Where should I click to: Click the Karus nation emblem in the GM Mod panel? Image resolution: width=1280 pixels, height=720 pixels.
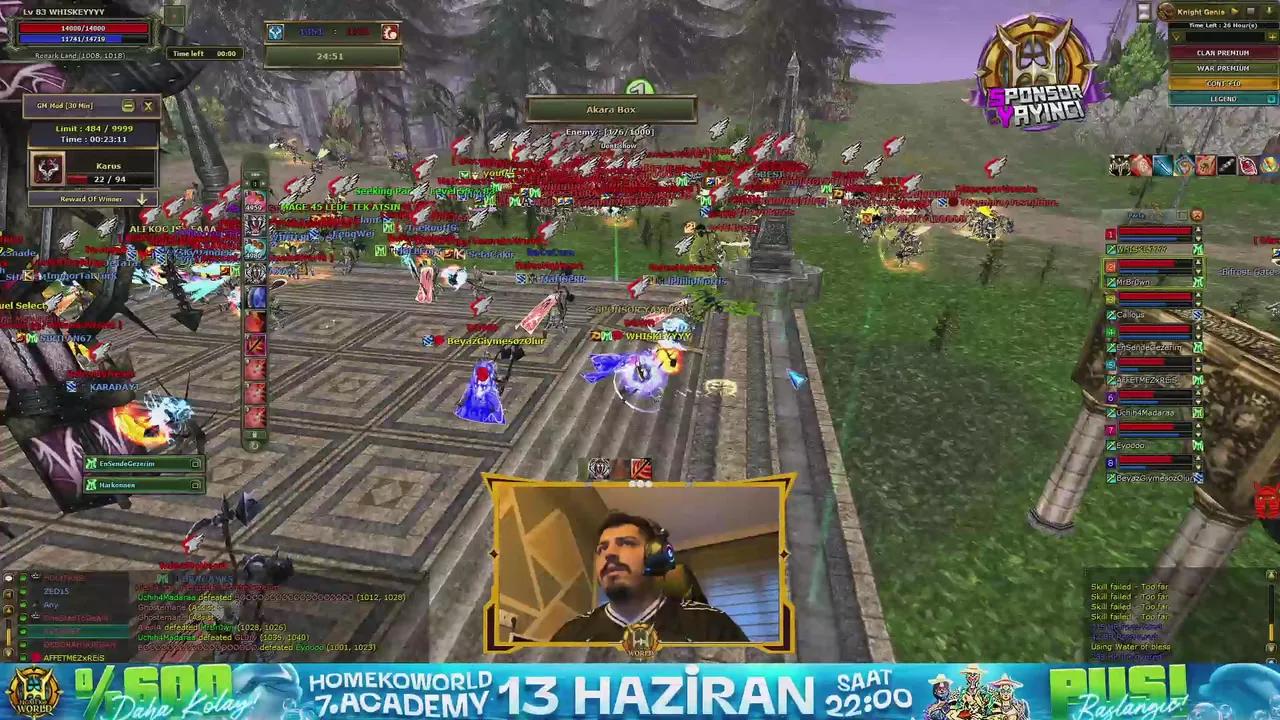(x=47, y=170)
